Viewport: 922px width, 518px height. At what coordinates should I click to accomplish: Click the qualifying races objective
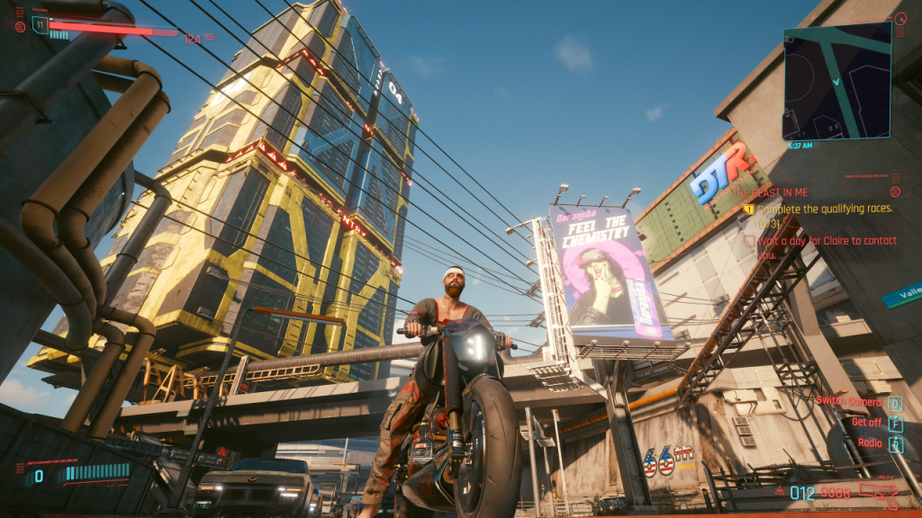pyautogui.click(x=823, y=210)
